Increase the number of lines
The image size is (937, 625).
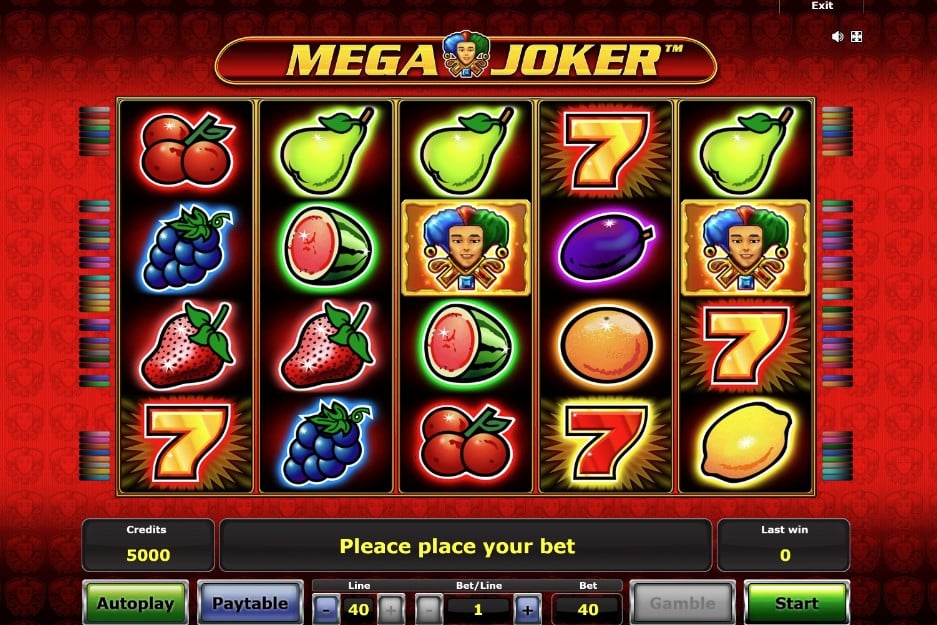391,607
